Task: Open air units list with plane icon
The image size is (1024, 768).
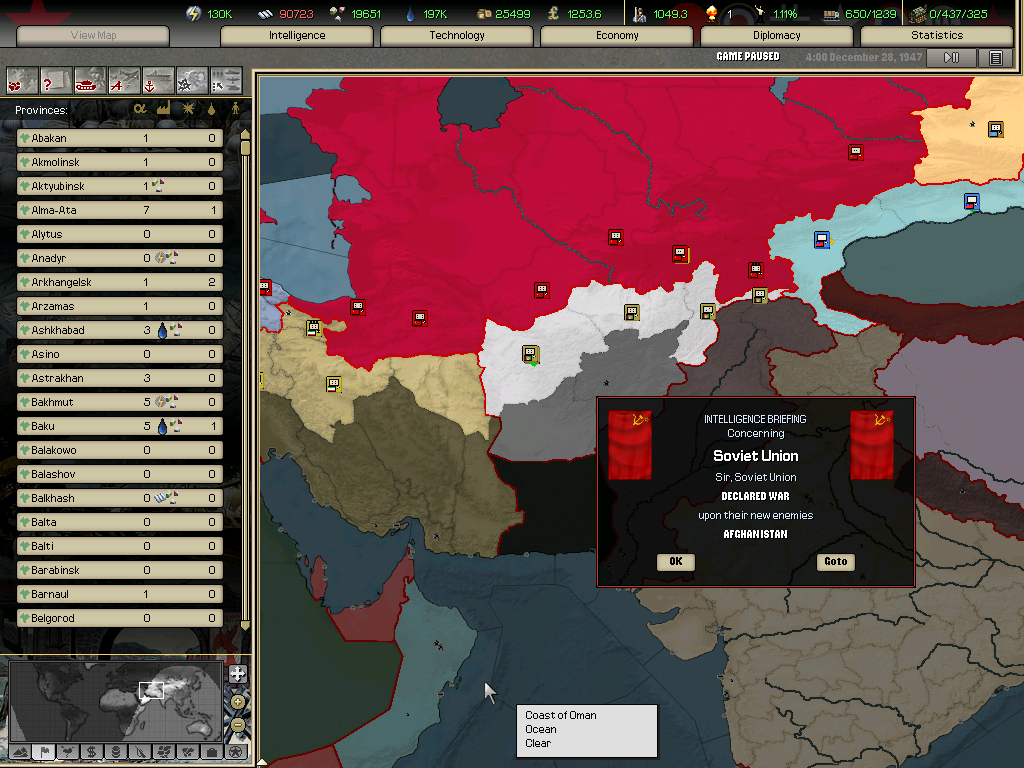Action: tap(124, 79)
